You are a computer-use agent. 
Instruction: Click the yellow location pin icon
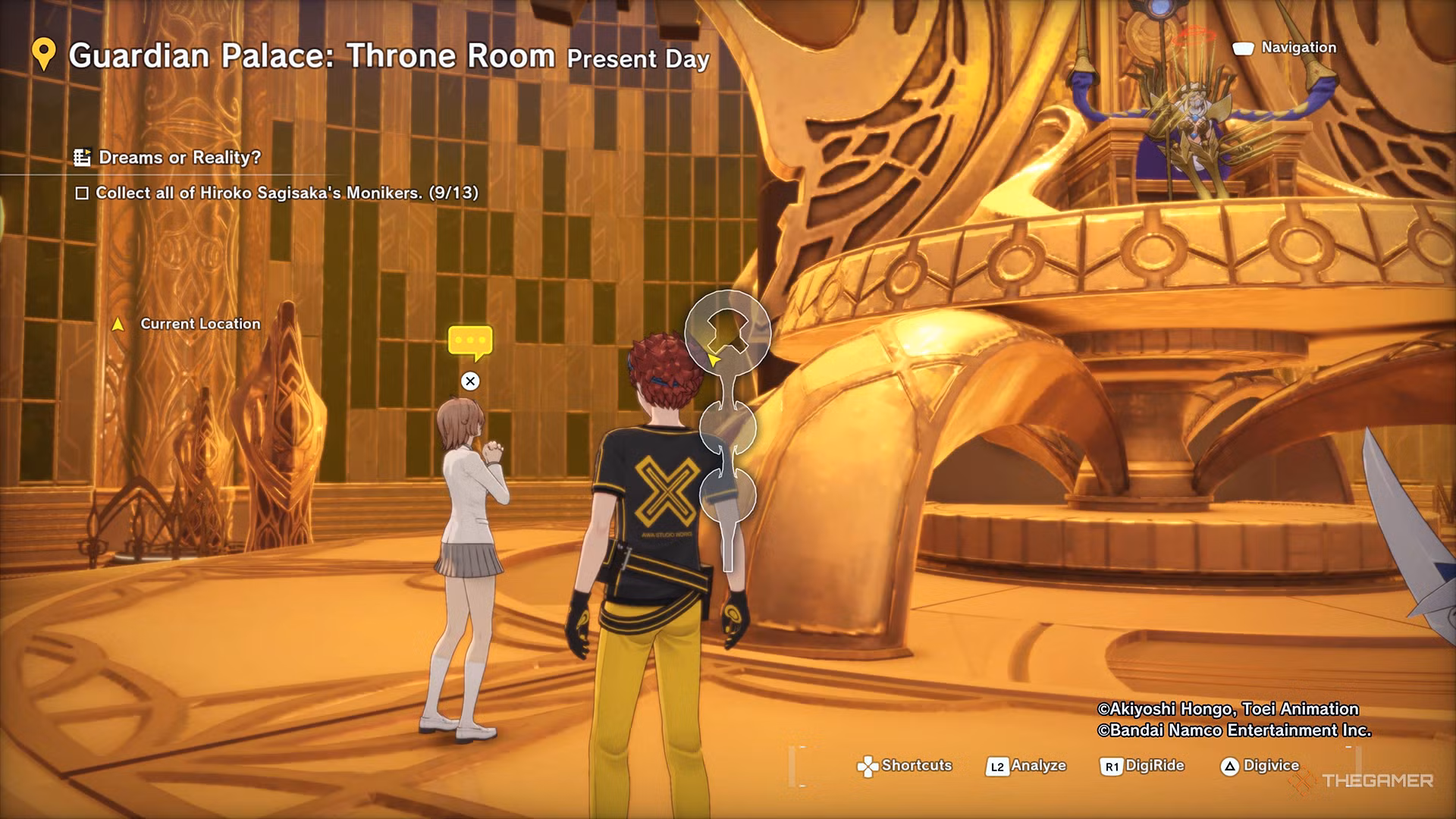(44, 55)
